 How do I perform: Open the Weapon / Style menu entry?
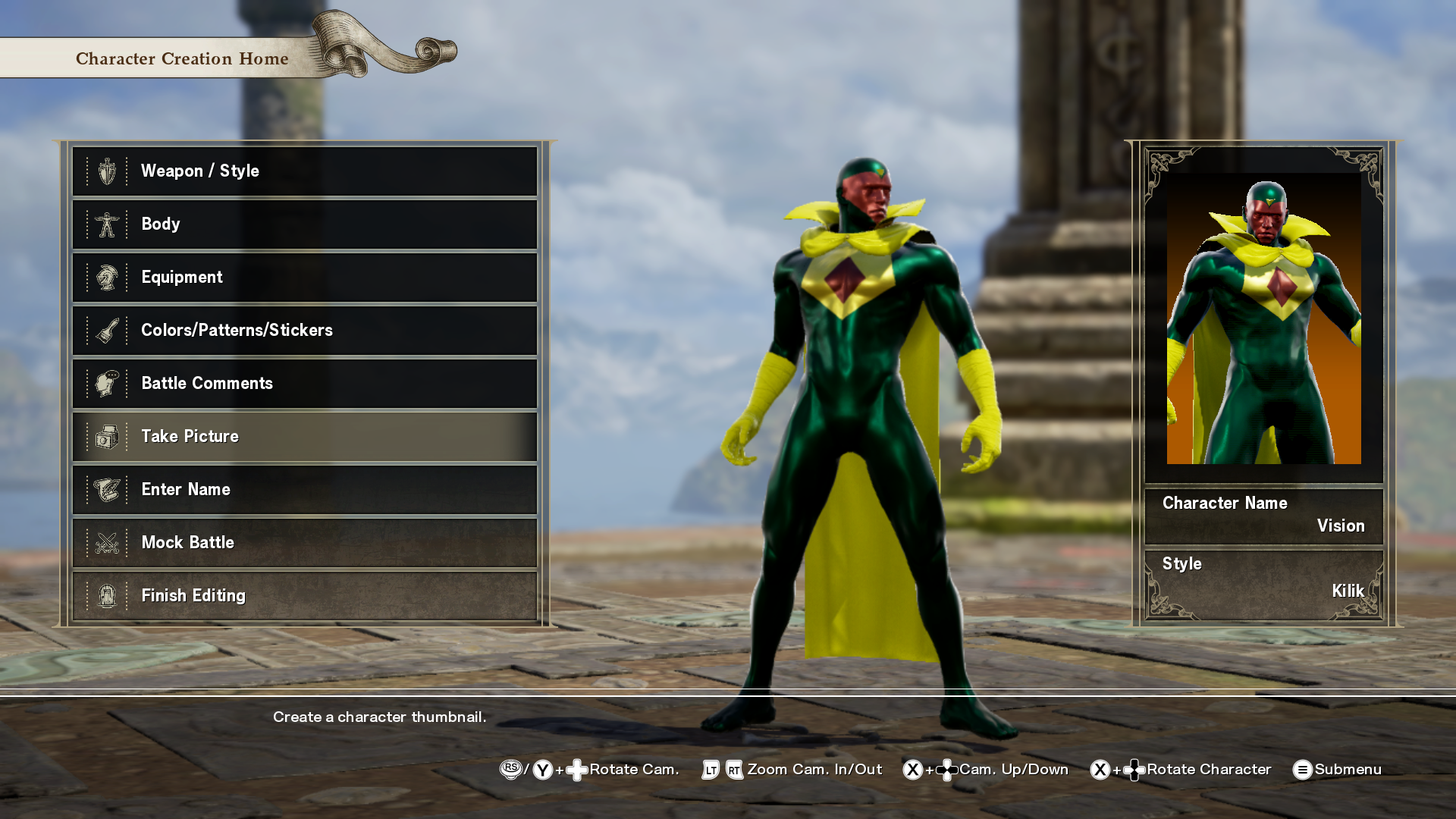[303, 171]
